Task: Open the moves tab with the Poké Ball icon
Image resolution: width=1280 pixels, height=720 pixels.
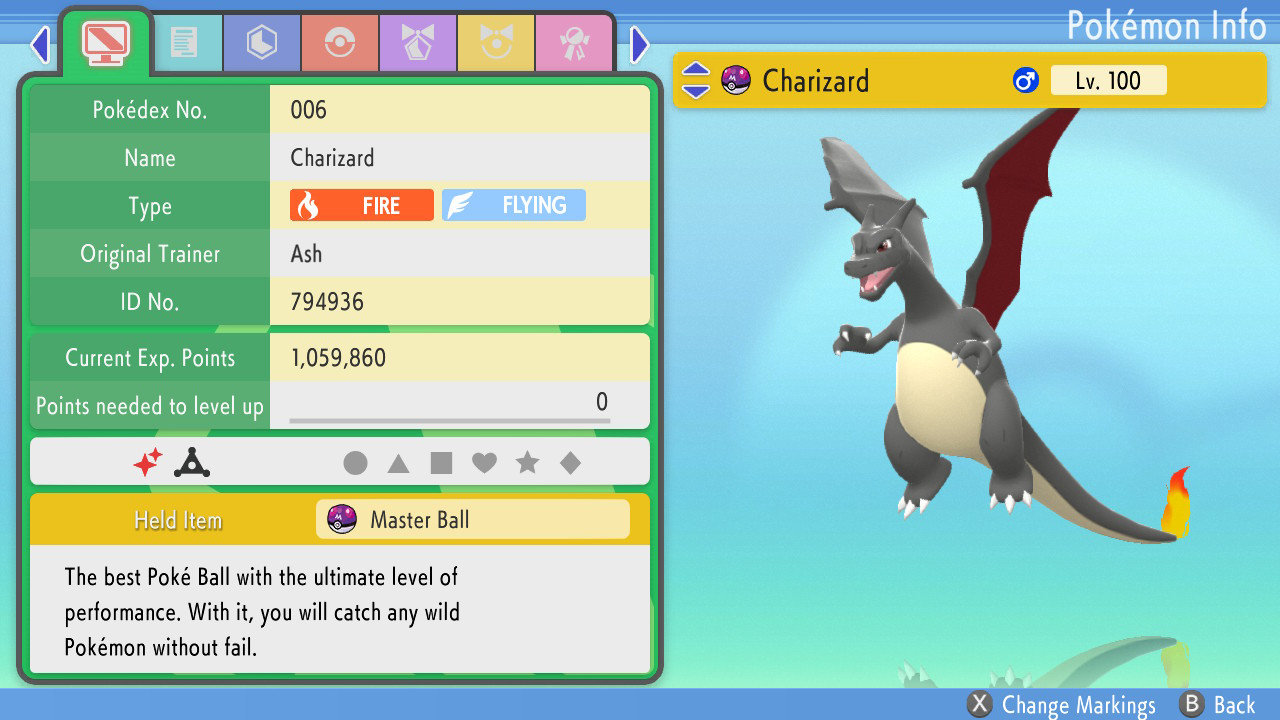Action: 339,42
